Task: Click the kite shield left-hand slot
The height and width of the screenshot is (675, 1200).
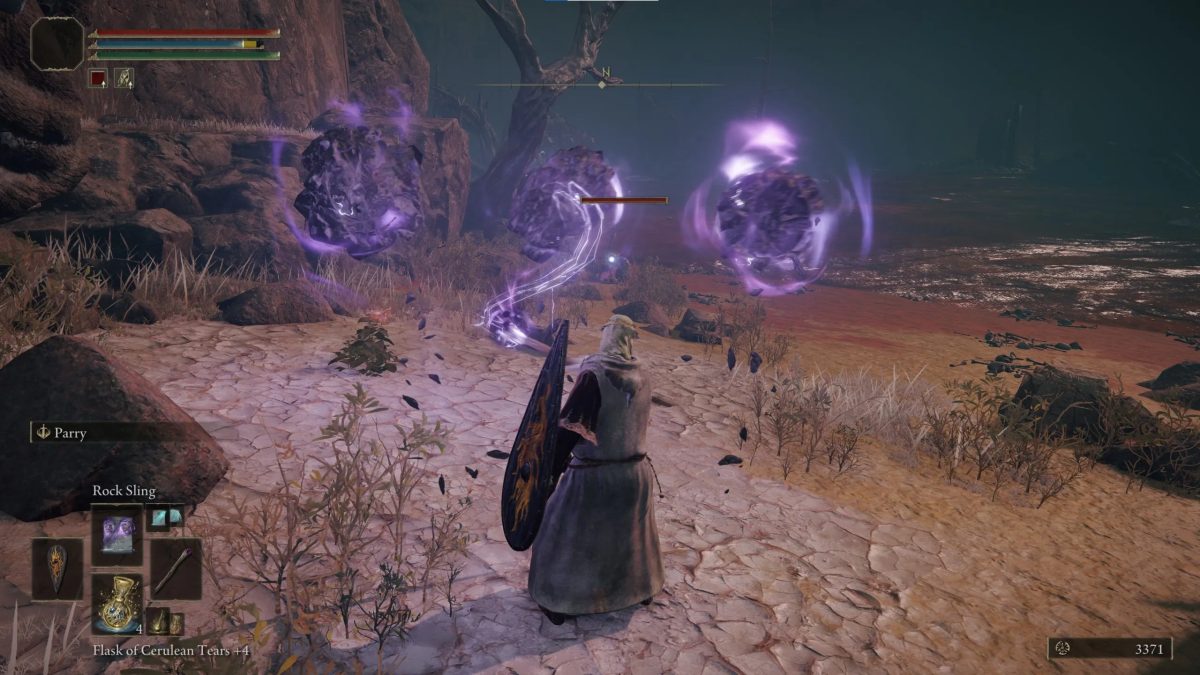Action: 58,569
